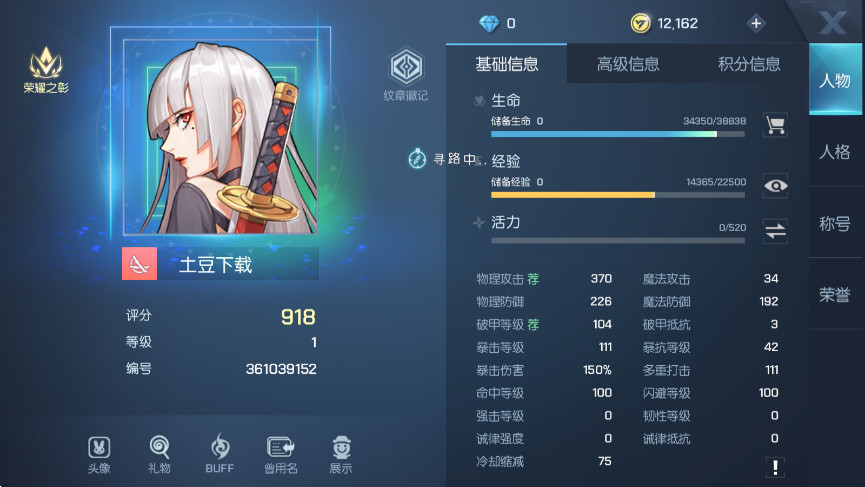Select the 人物 side tab
The image size is (865, 487).
[835, 81]
